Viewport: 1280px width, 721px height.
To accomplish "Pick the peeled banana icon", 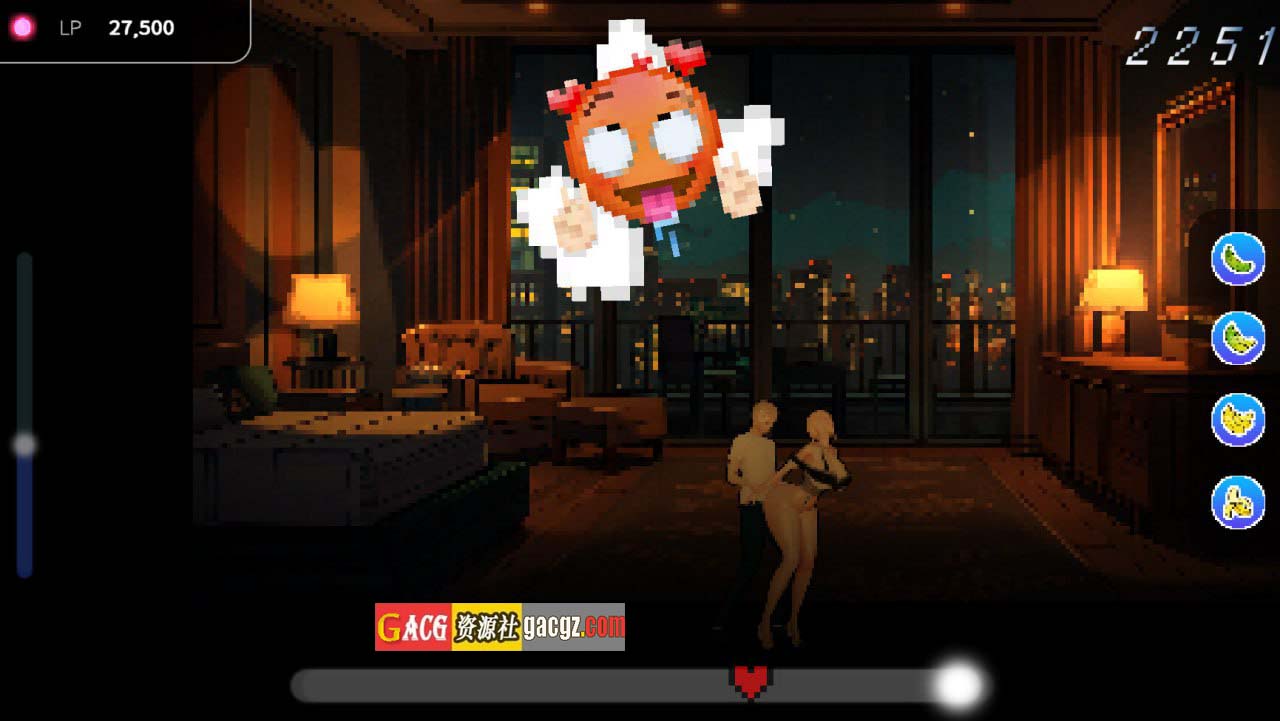I will coord(1238,502).
